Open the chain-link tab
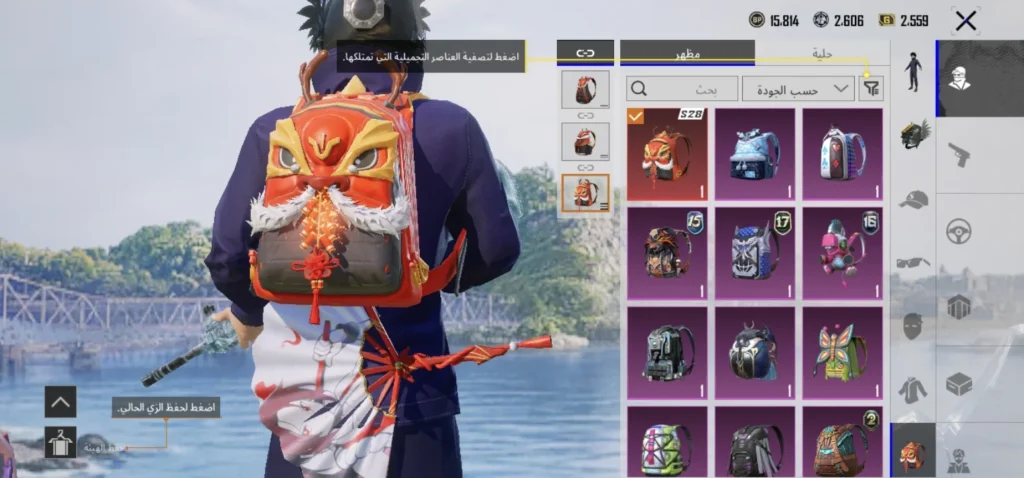 click(585, 53)
